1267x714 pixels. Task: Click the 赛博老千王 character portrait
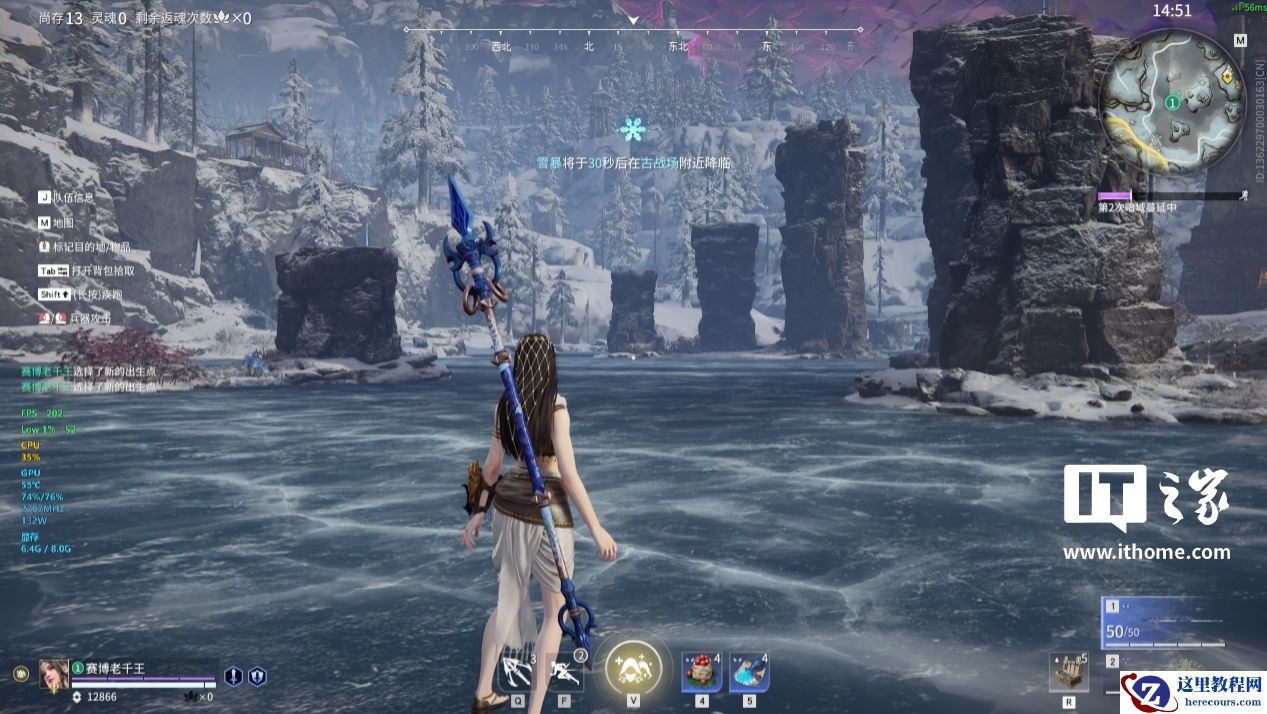pyautogui.click(x=54, y=674)
